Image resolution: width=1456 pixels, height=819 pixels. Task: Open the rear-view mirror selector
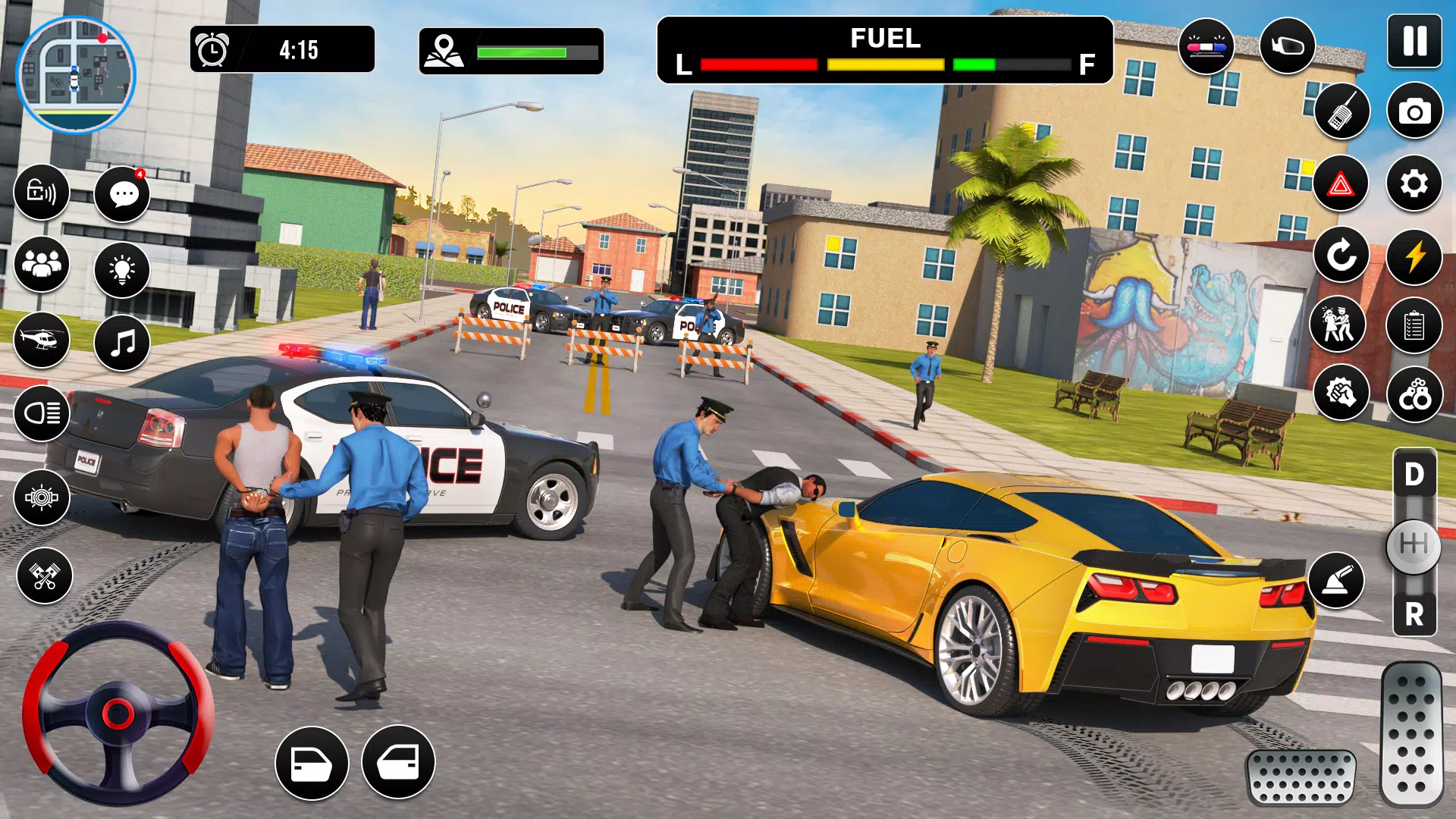click(x=1287, y=47)
